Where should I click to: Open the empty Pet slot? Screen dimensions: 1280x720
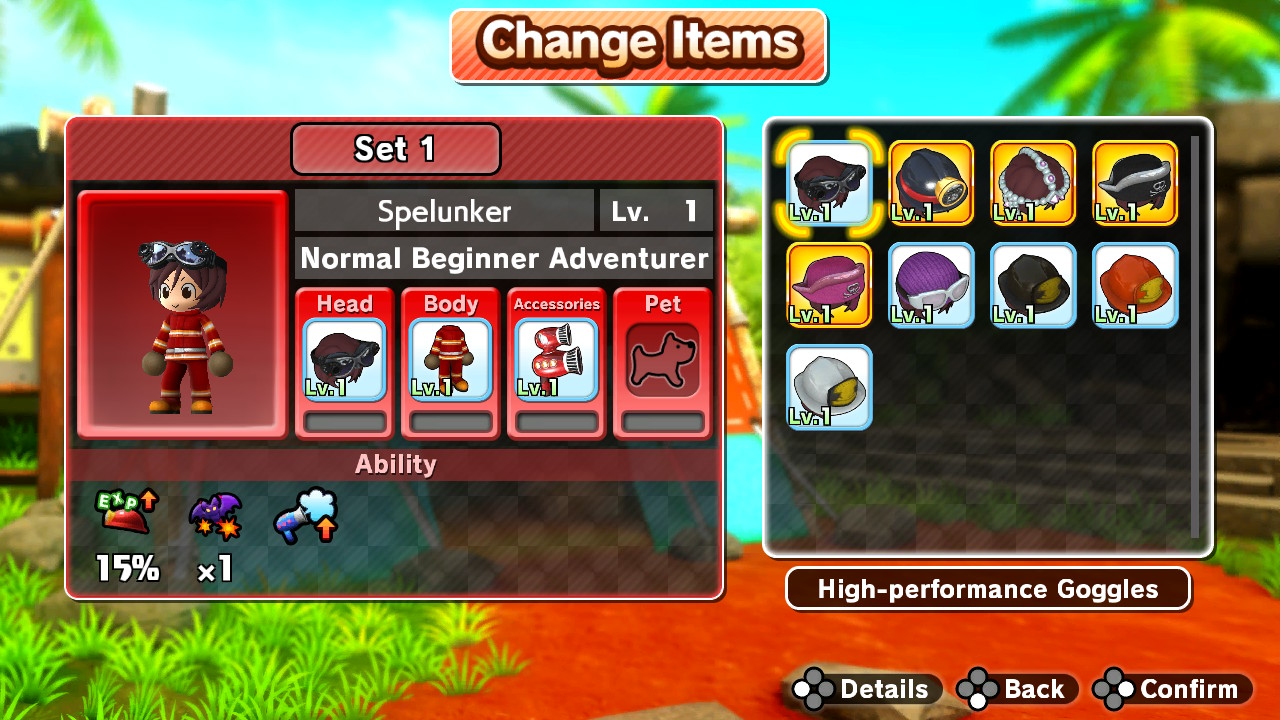click(662, 360)
